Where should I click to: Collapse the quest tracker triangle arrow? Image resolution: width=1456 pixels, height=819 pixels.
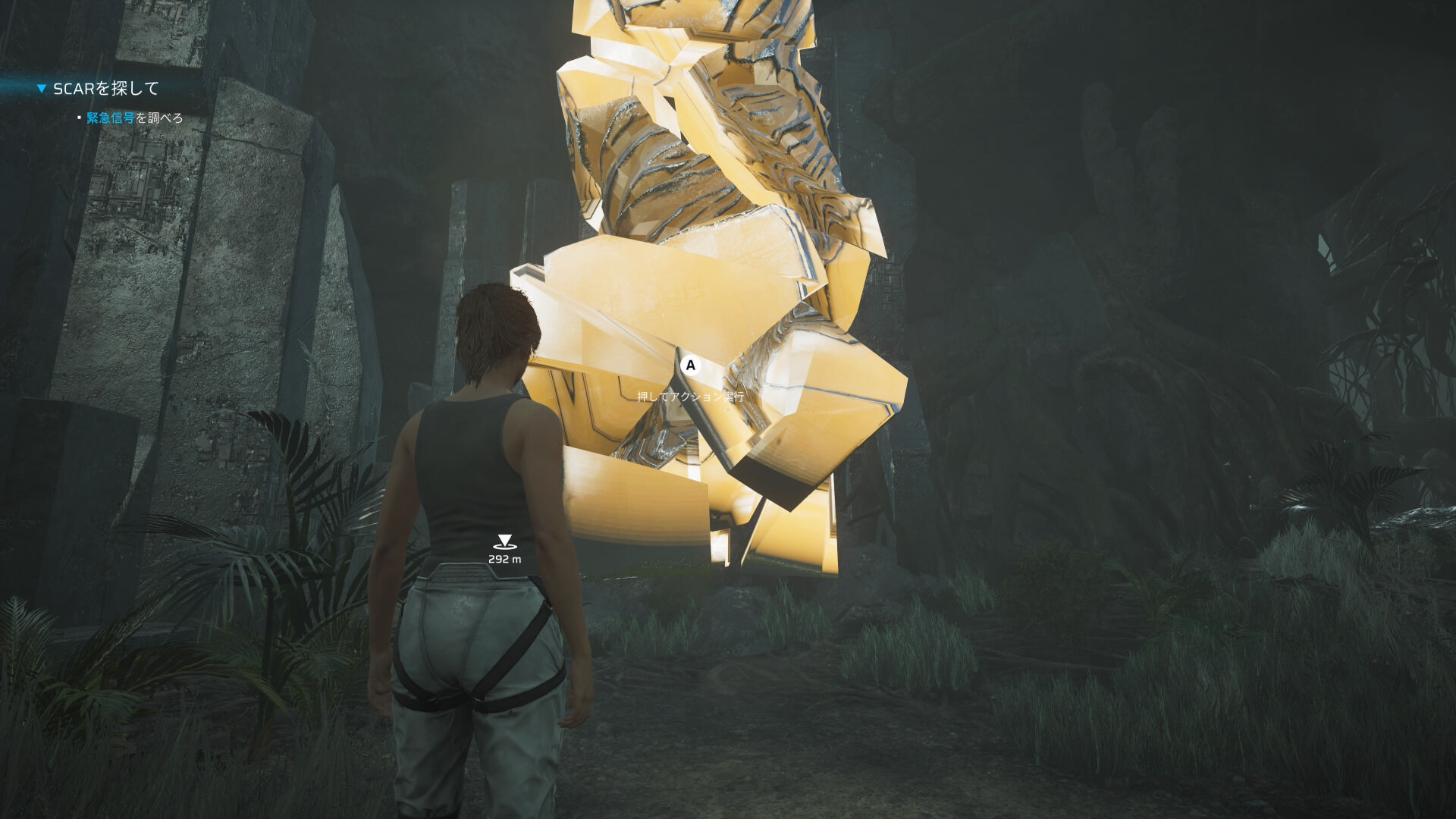tap(42, 89)
